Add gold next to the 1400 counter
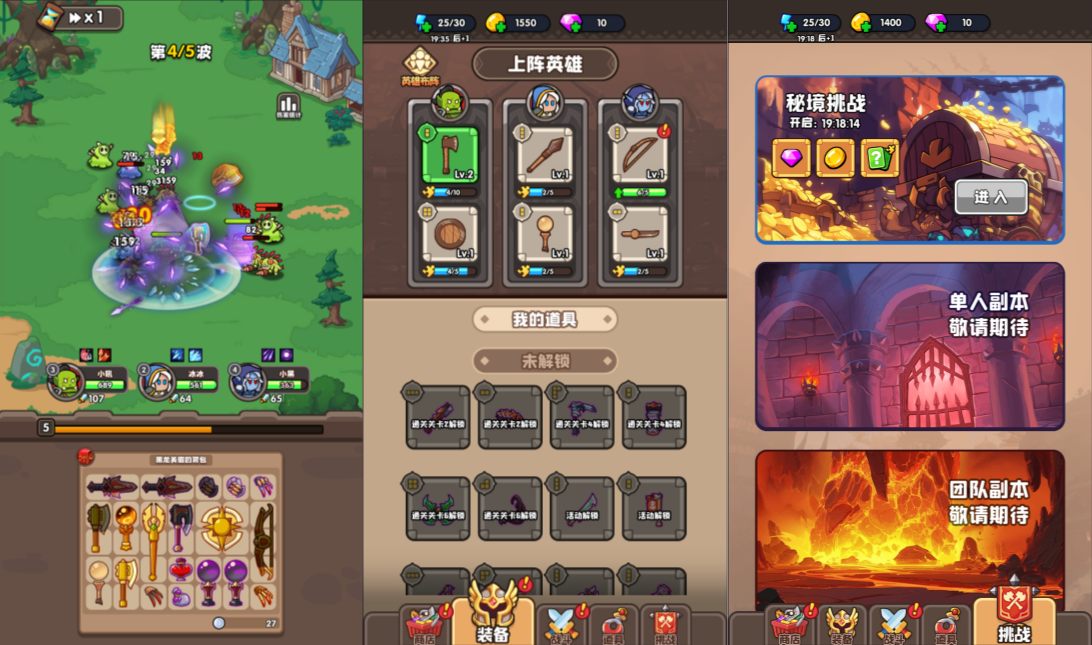The image size is (1092, 645). [859, 23]
